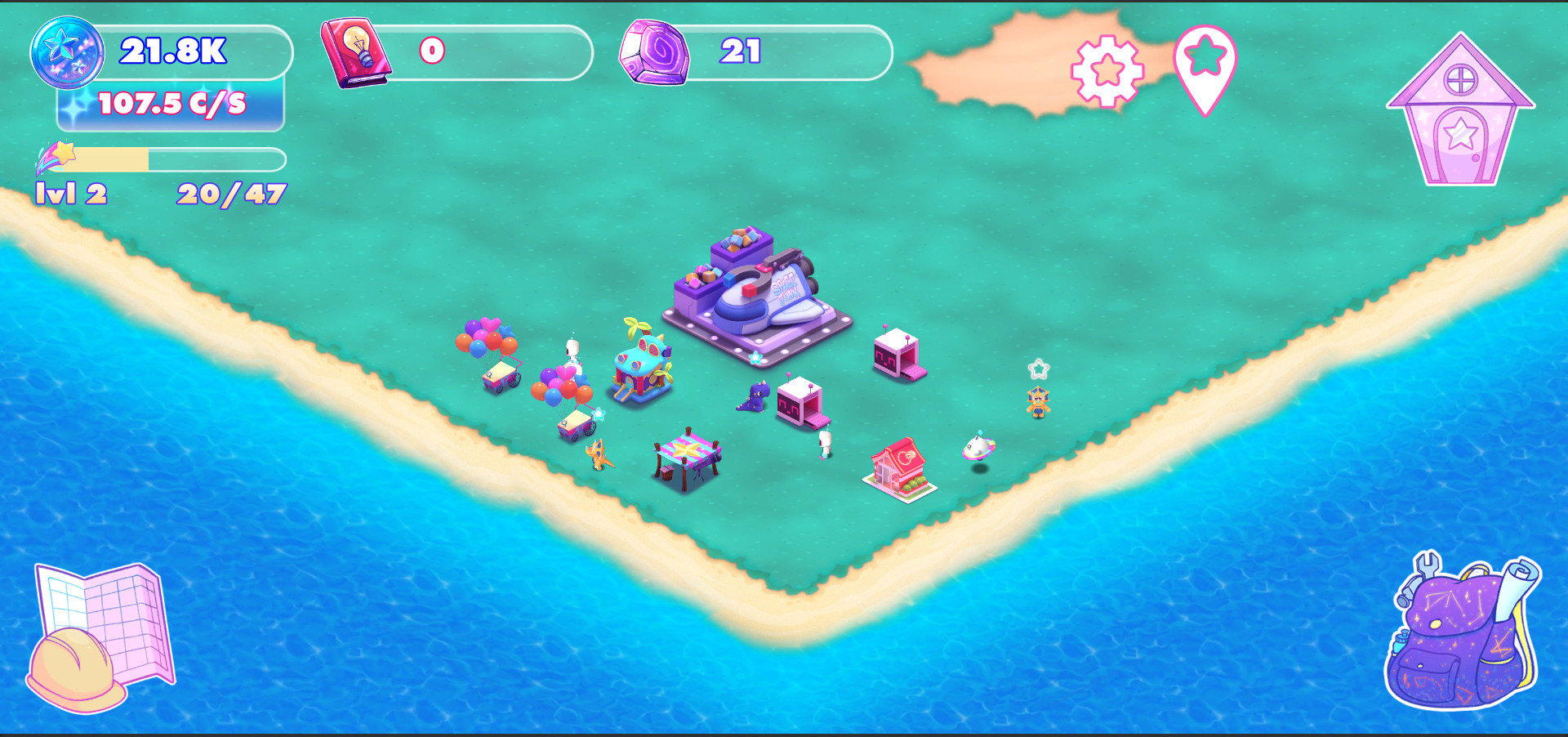1568x737 pixels.
Task: Click the star location pin marker
Action: point(1205,65)
